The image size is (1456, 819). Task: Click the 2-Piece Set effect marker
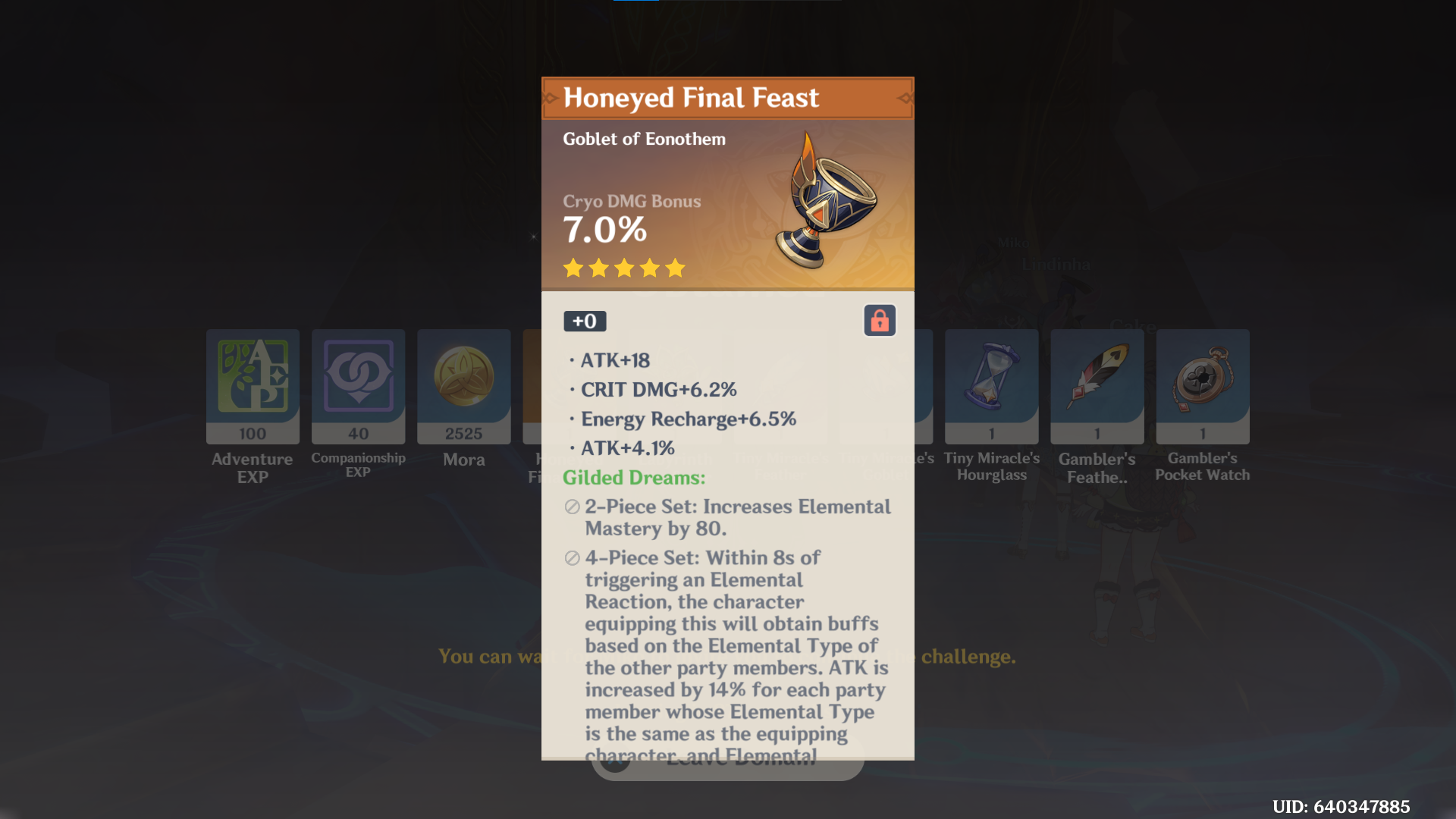point(570,507)
